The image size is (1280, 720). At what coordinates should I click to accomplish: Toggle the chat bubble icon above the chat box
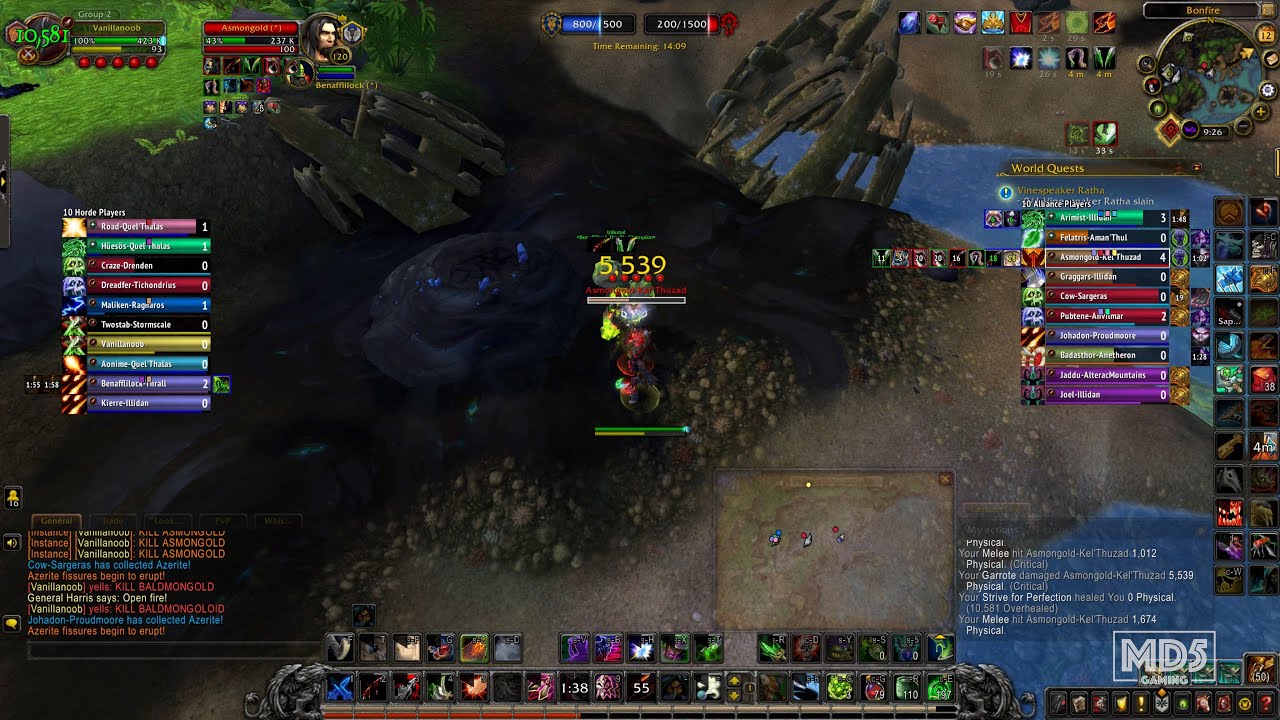11,624
